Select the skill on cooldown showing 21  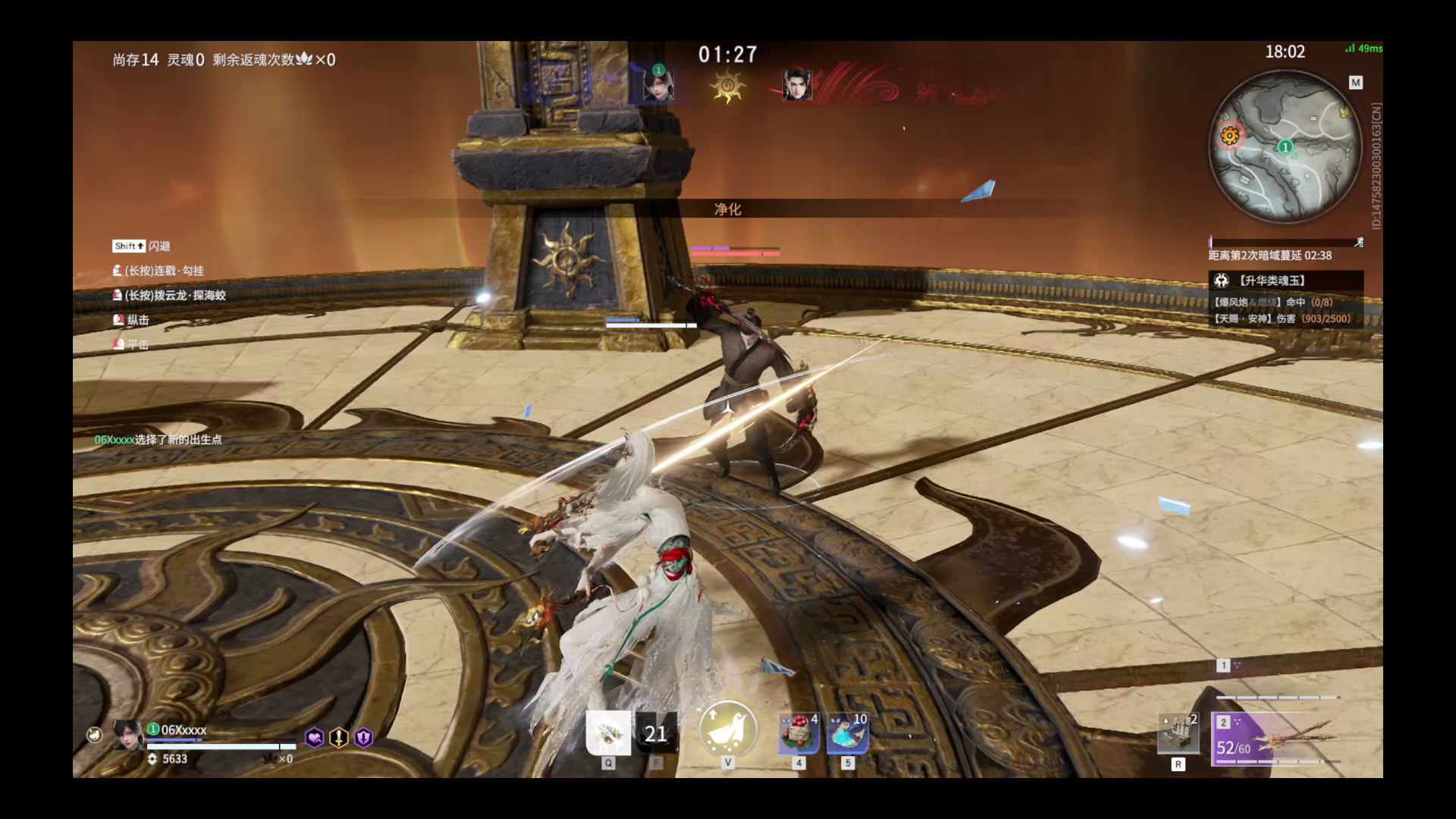656,733
